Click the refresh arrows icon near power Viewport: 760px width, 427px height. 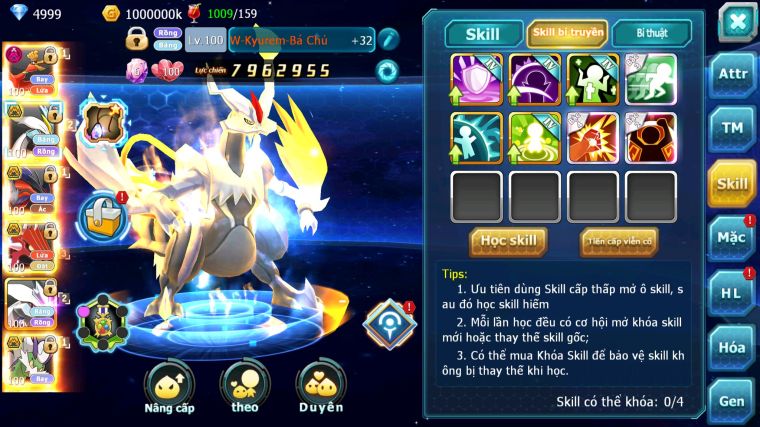click(x=387, y=70)
